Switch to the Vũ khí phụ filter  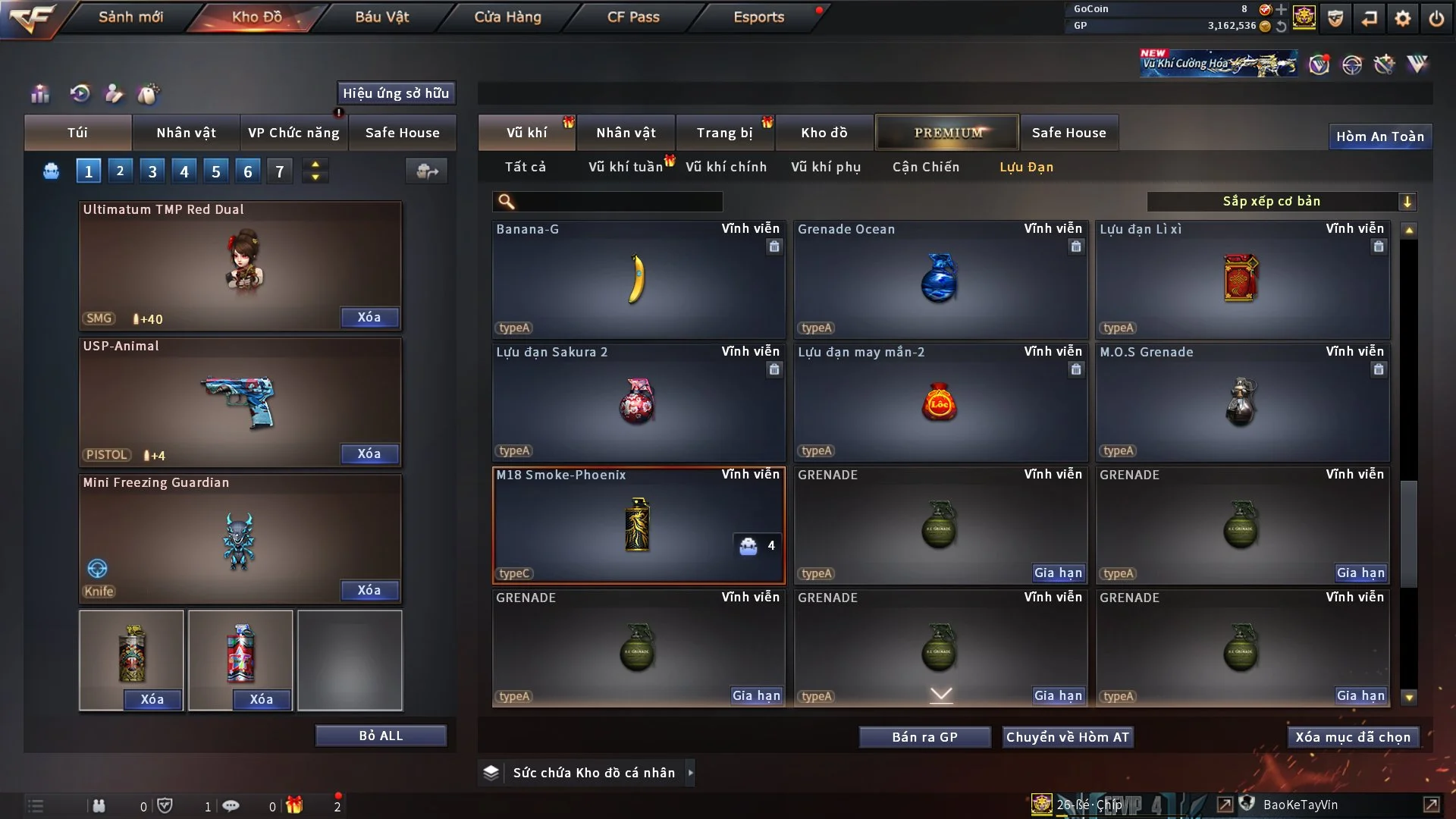[x=826, y=167]
